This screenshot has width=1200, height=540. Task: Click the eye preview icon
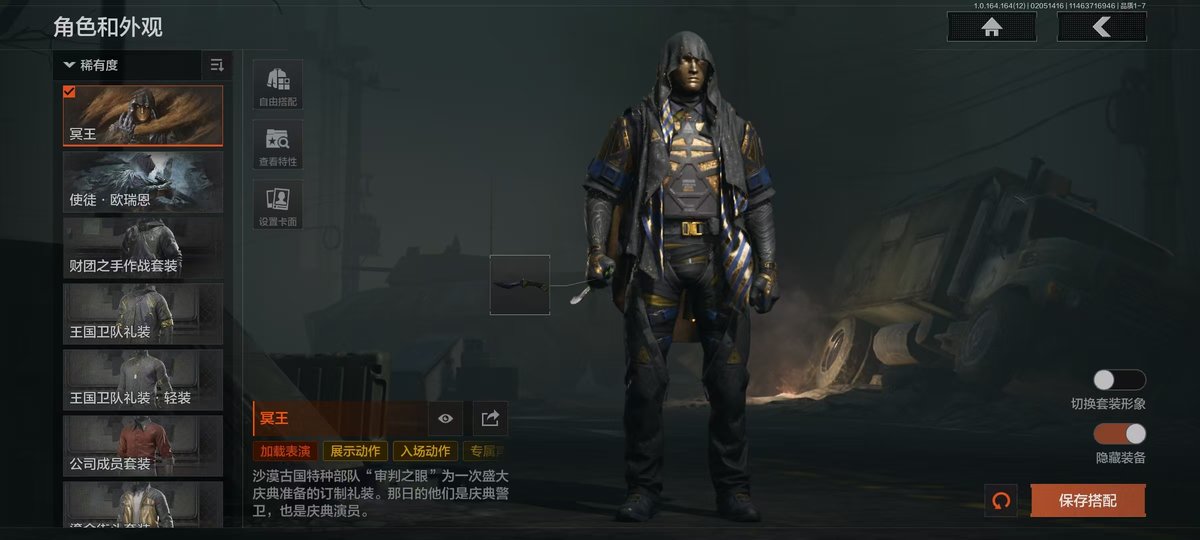[x=446, y=418]
